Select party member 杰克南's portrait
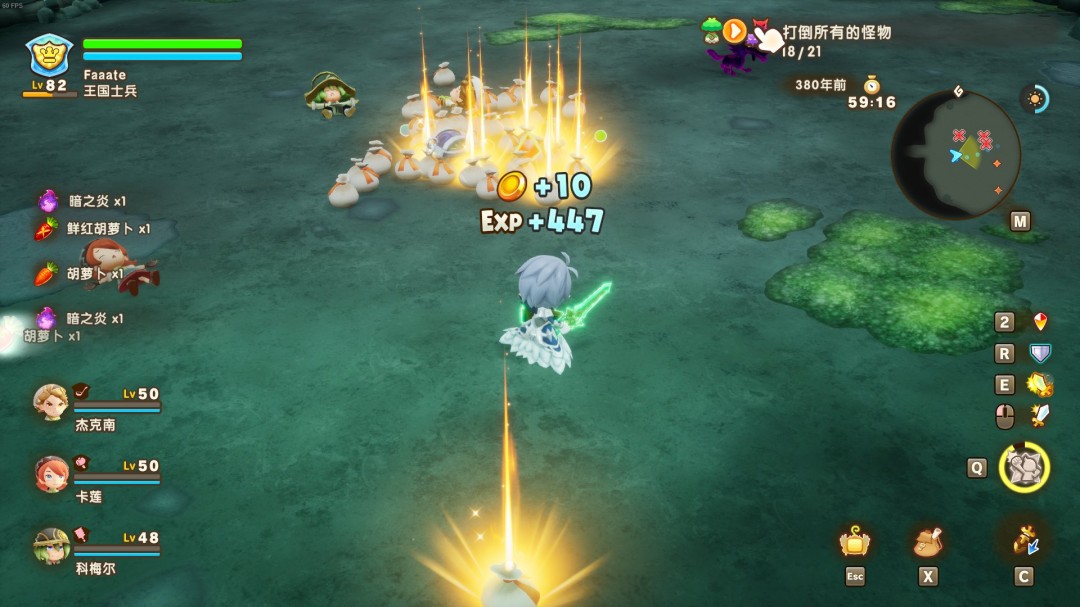This screenshot has width=1080, height=607. [x=50, y=402]
